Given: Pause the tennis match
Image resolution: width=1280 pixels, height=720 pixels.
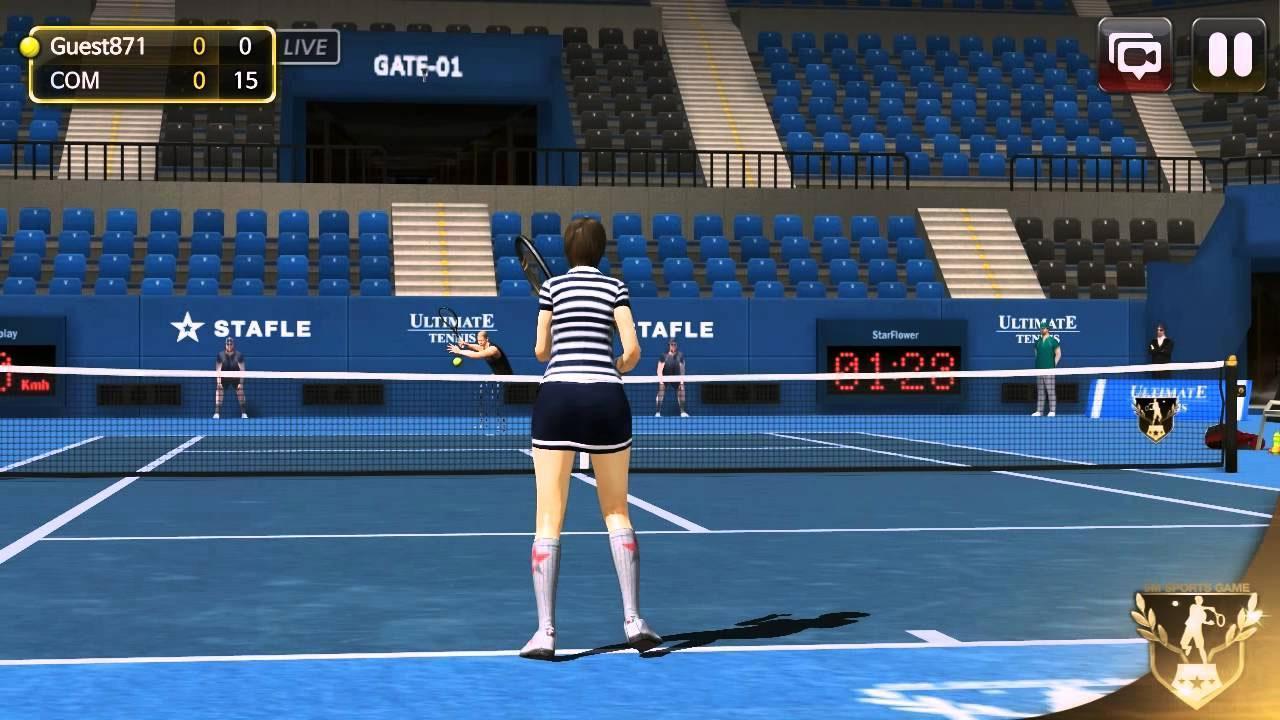Looking at the screenshot, I should pyautogui.click(x=1228, y=55).
